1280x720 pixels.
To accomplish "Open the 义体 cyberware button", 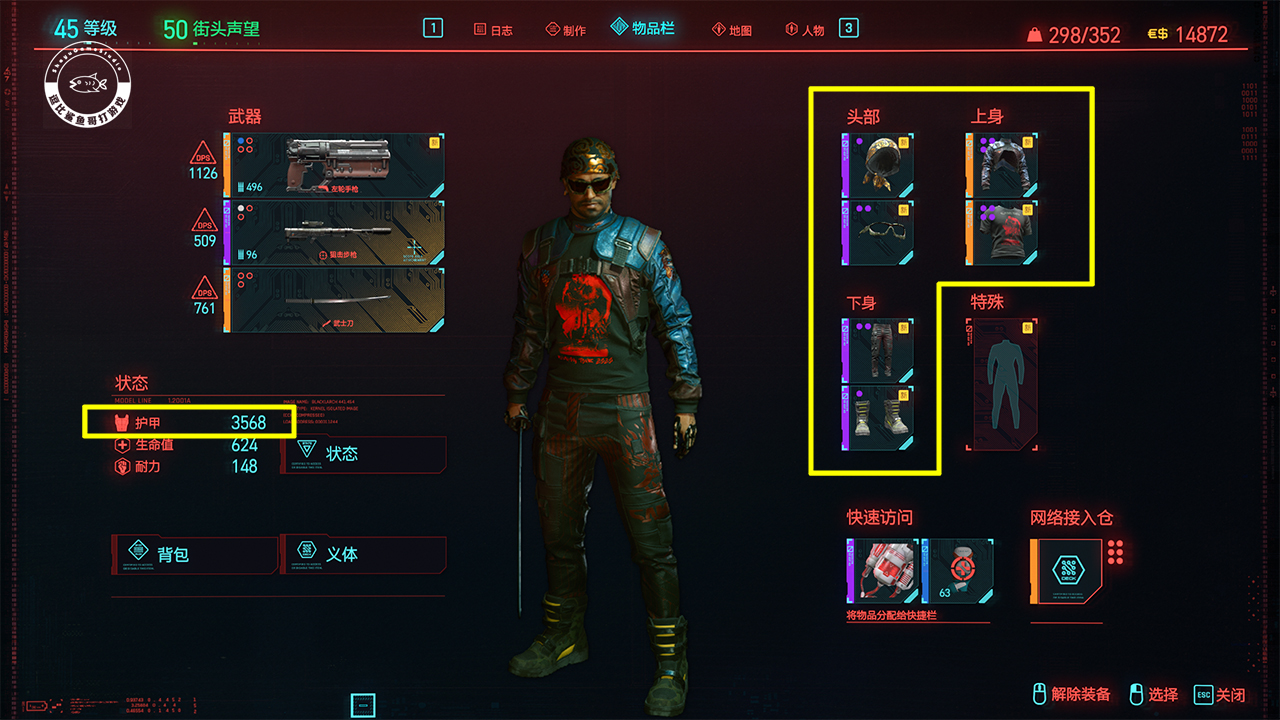I will click(363, 553).
